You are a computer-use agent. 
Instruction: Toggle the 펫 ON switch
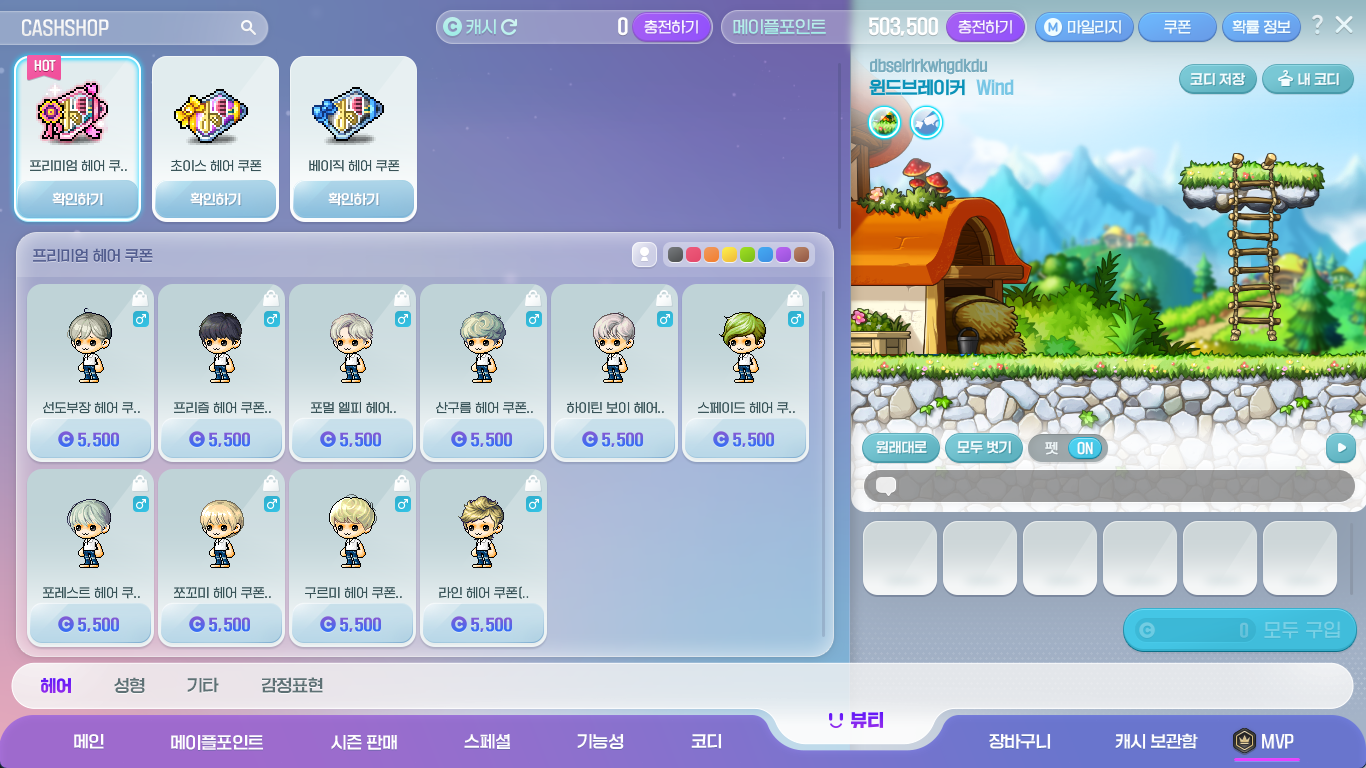(x=1084, y=448)
